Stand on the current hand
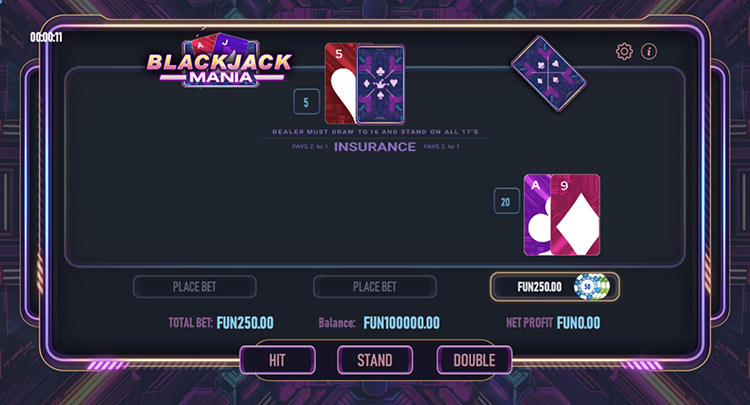 [x=375, y=360]
